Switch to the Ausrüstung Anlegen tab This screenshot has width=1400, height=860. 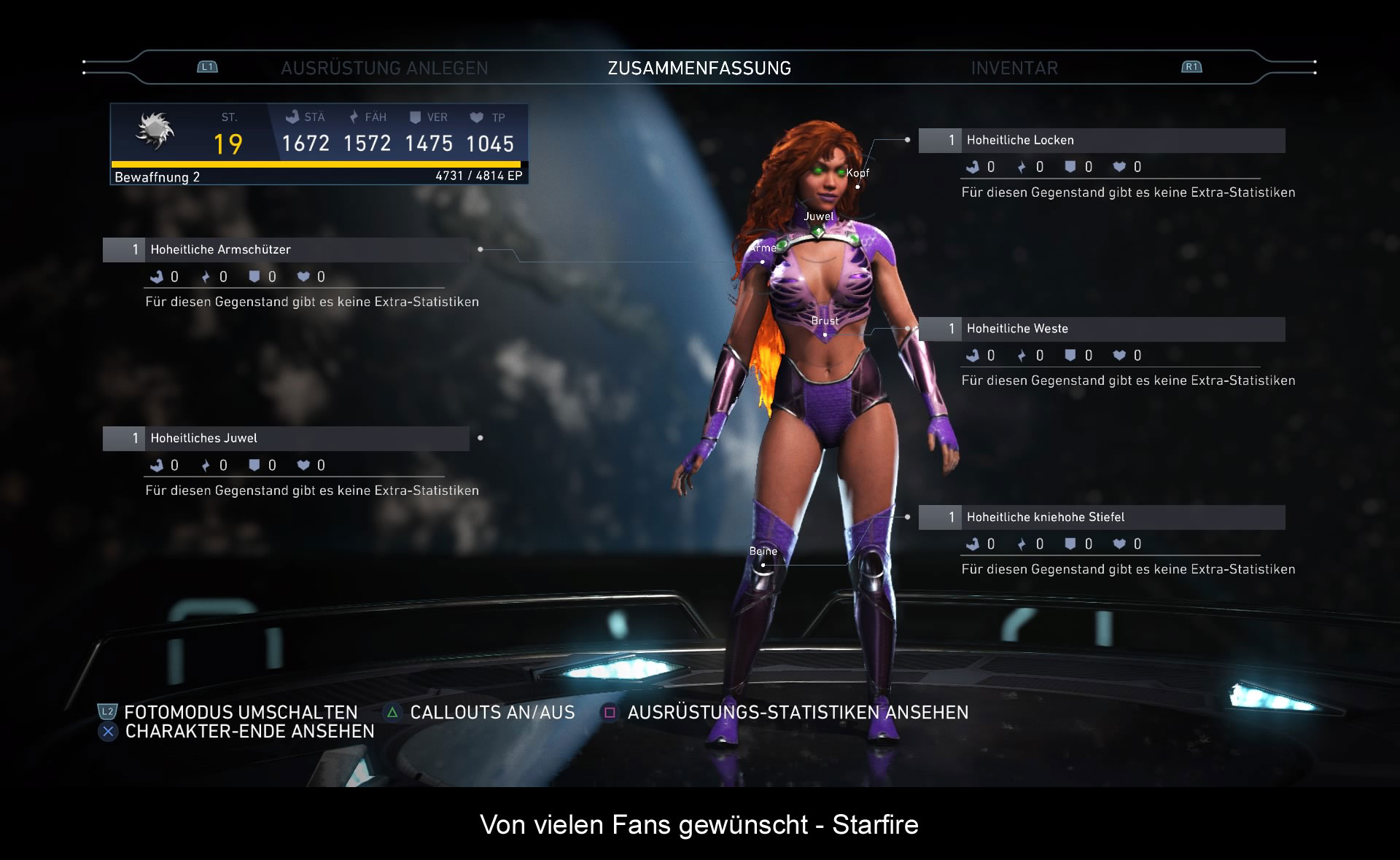click(384, 68)
